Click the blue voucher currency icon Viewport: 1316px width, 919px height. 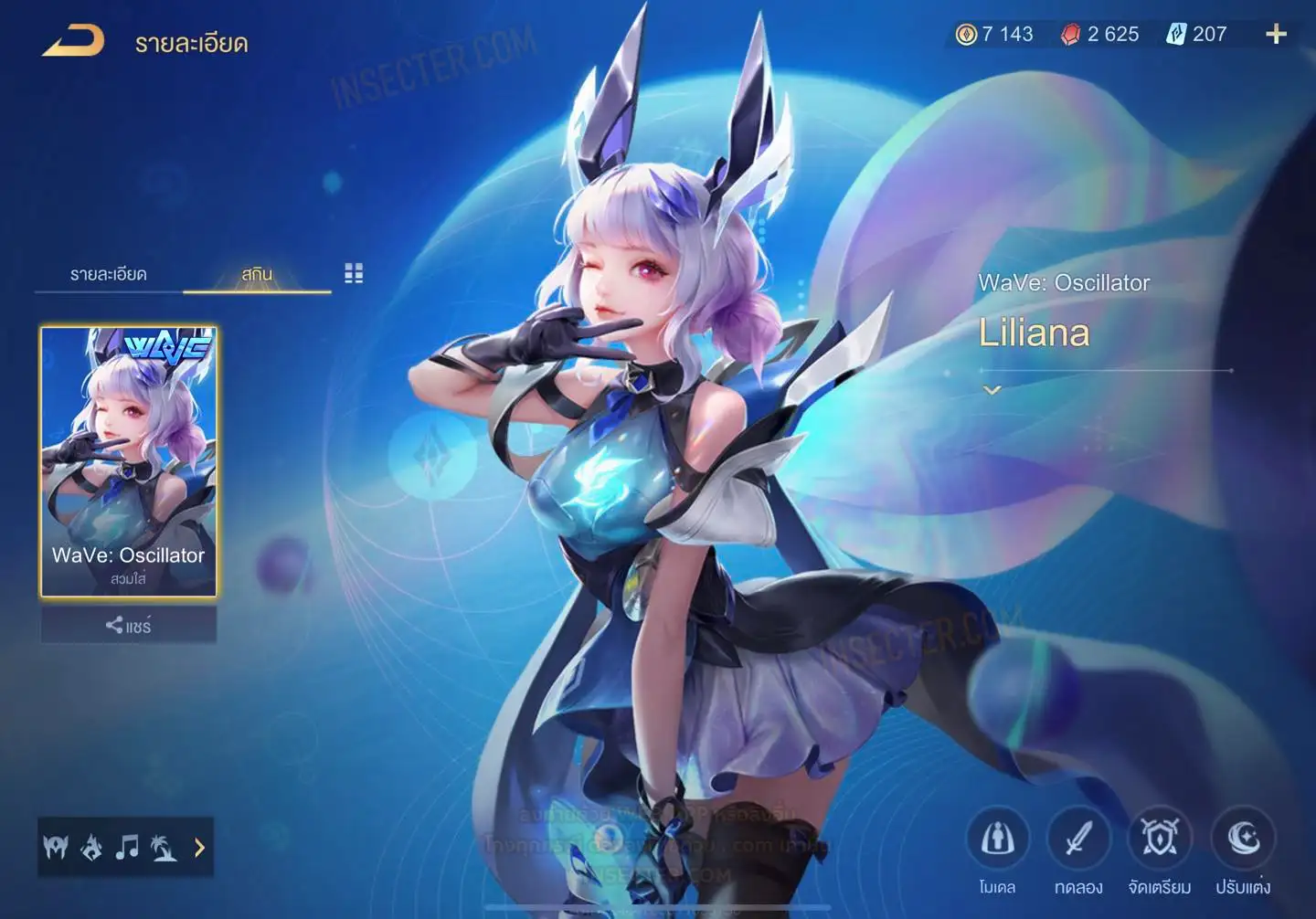(1175, 35)
